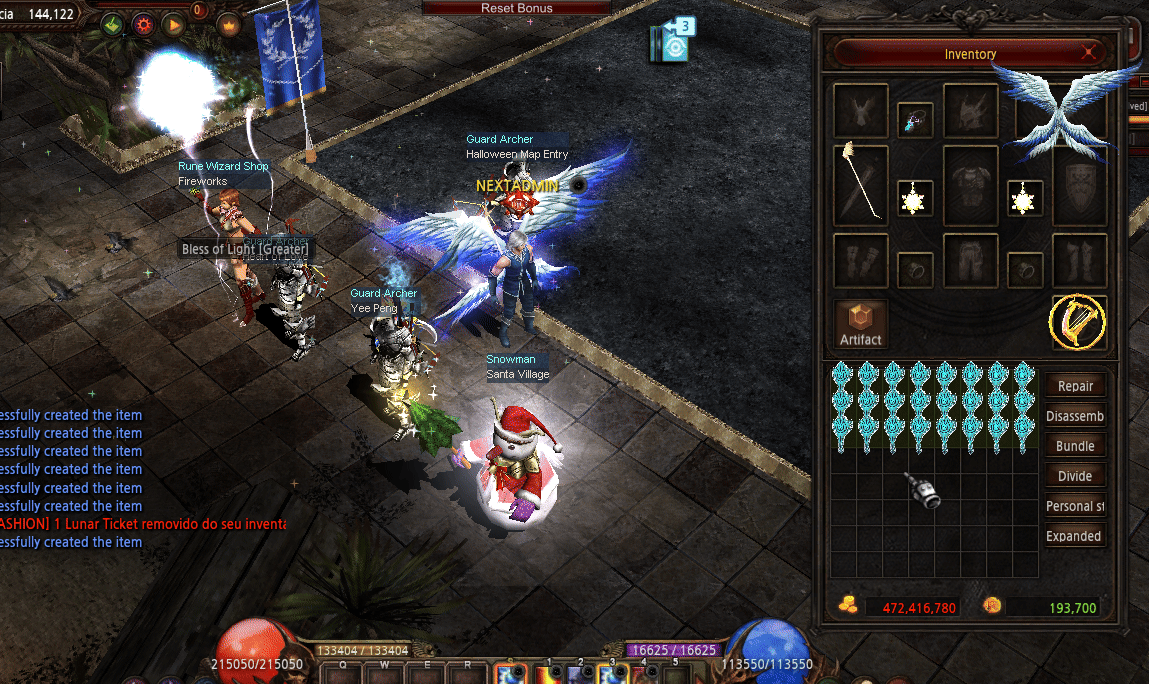This screenshot has height=684, width=1149.
Task: Open the crown icon menu
Action: click(x=230, y=24)
